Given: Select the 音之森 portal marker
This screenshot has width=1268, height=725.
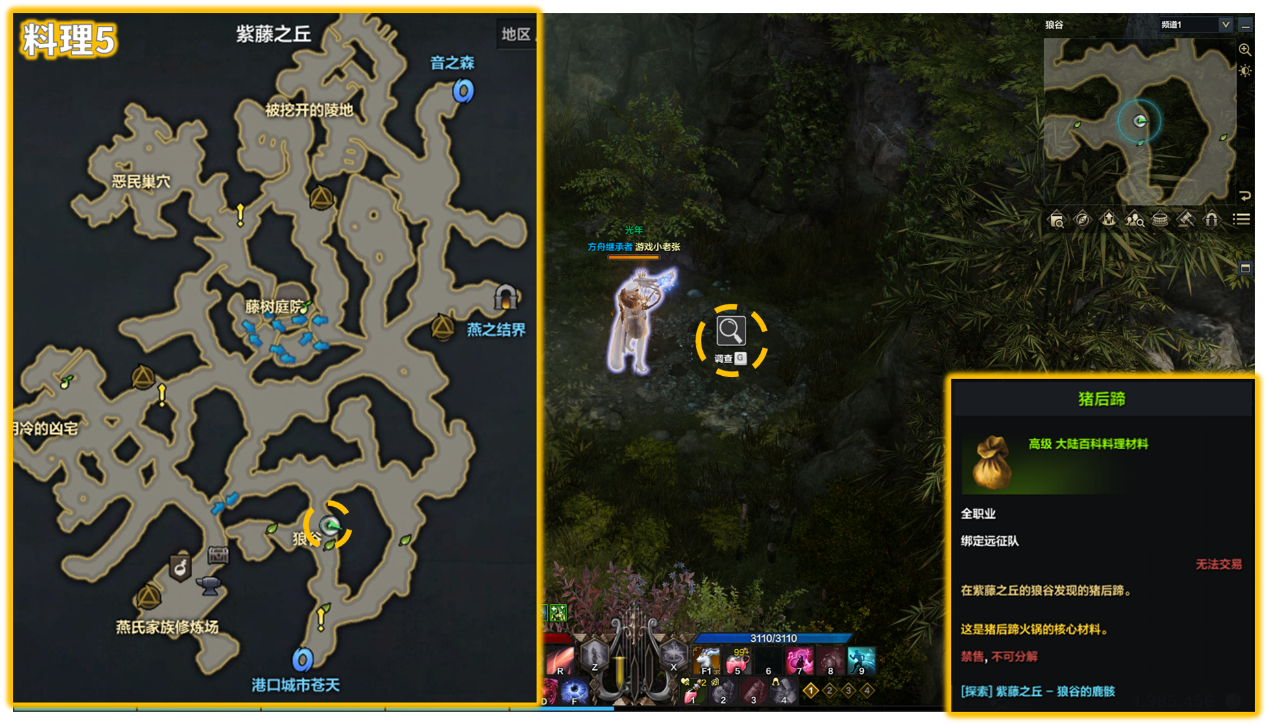Looking at the screenshot, I should coord(462,91).
